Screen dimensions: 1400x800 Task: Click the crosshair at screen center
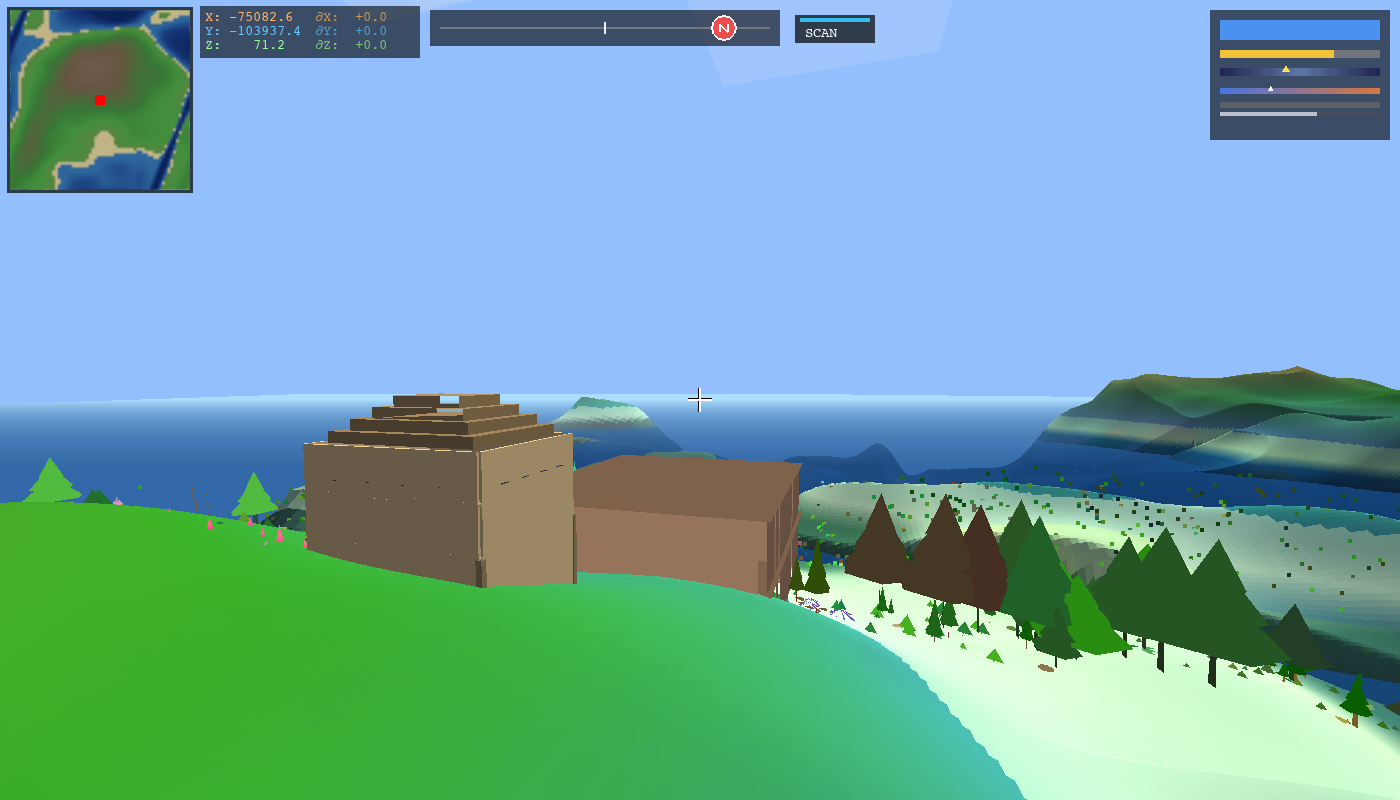(x=699, y=399)
